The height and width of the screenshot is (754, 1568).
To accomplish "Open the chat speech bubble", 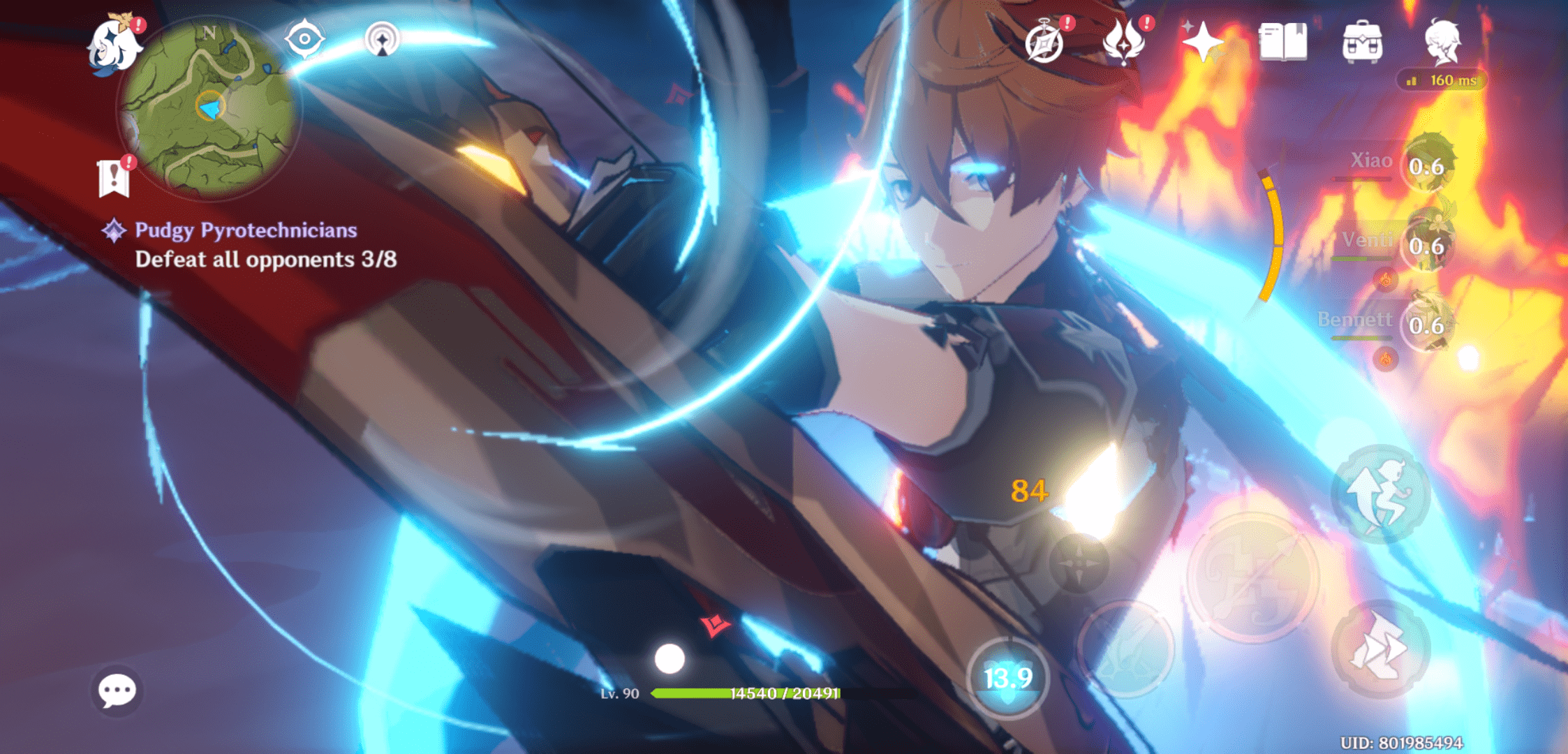I will coord(117,690).
